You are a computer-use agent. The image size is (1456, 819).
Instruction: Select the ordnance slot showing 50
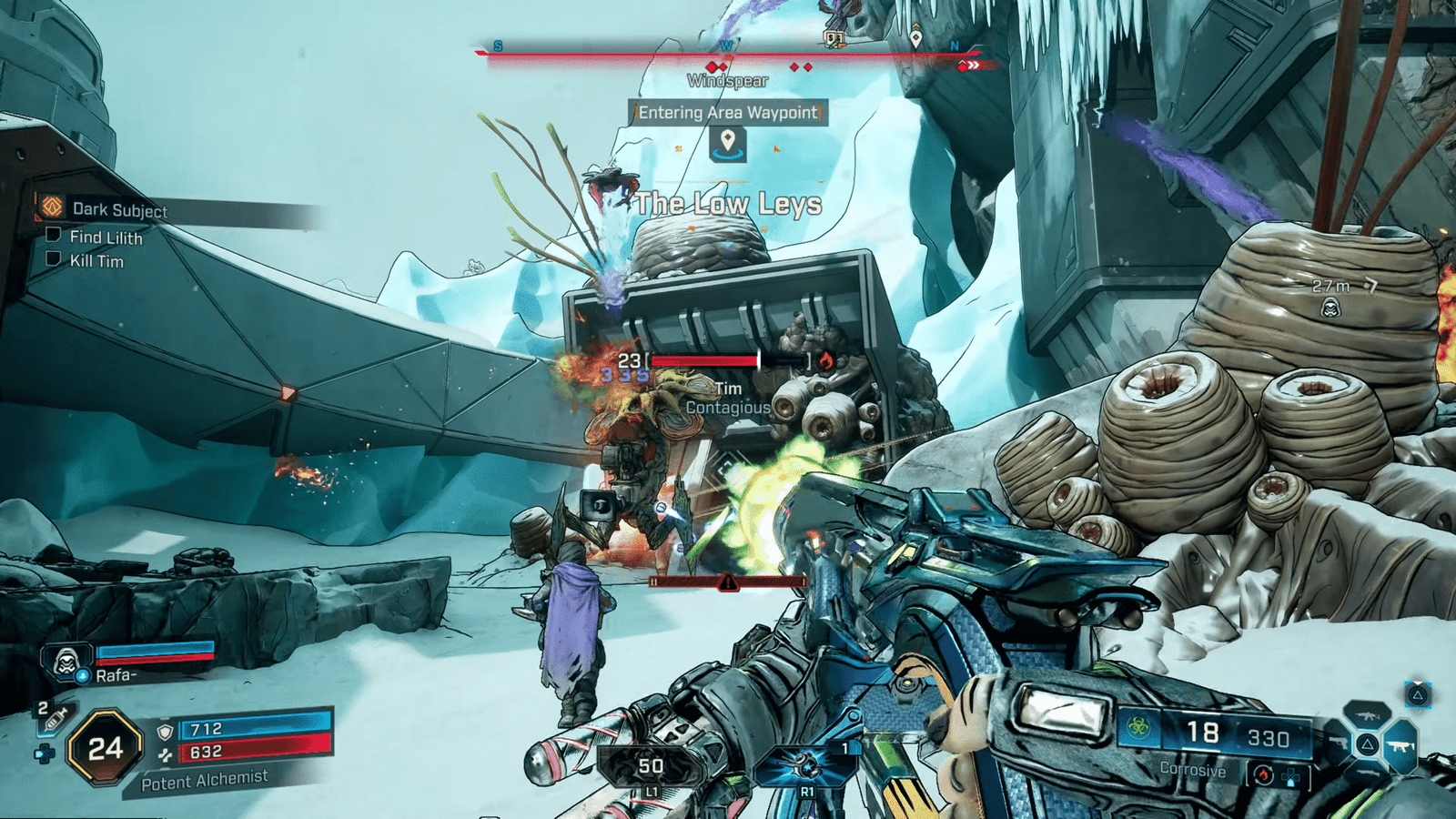[650, 769]
